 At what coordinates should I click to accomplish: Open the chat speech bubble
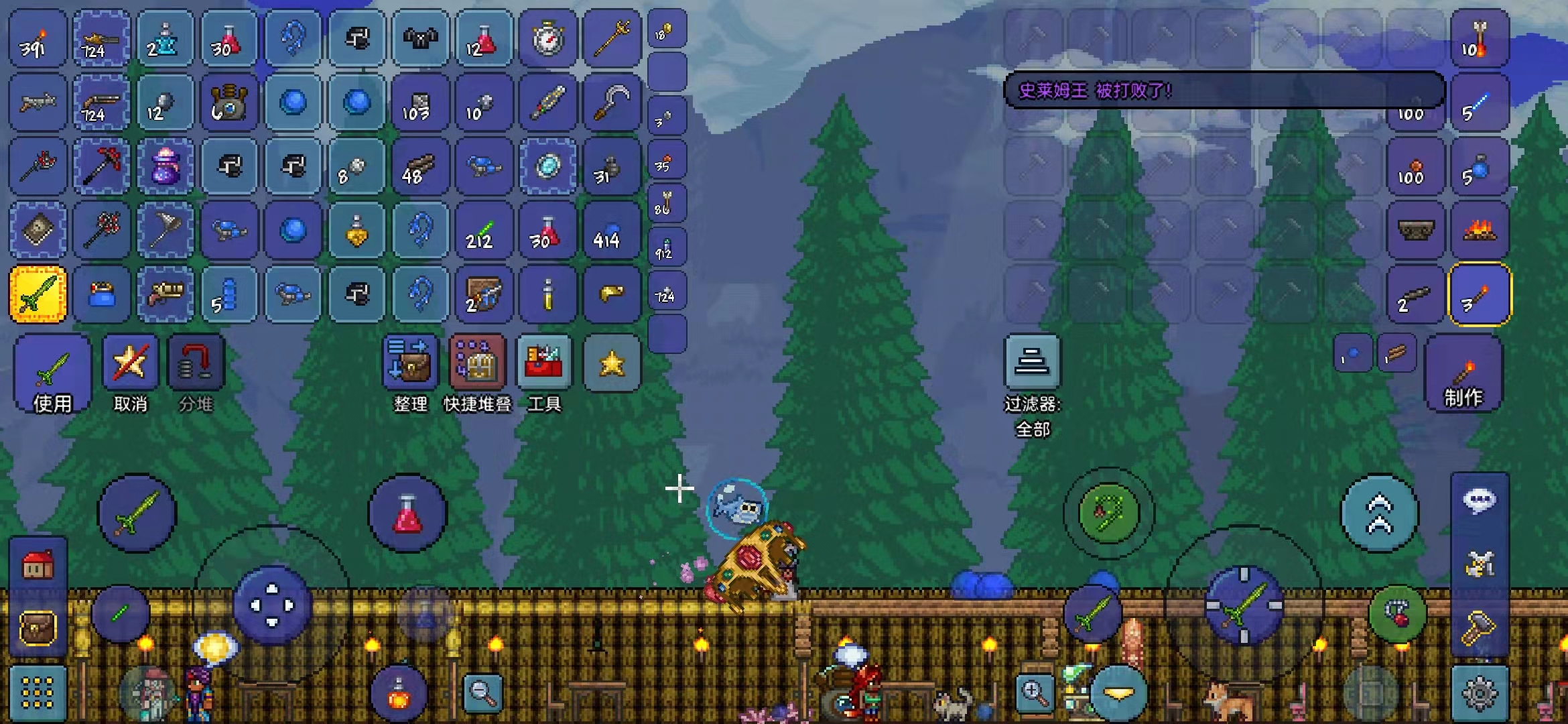tap(1480, 501)
